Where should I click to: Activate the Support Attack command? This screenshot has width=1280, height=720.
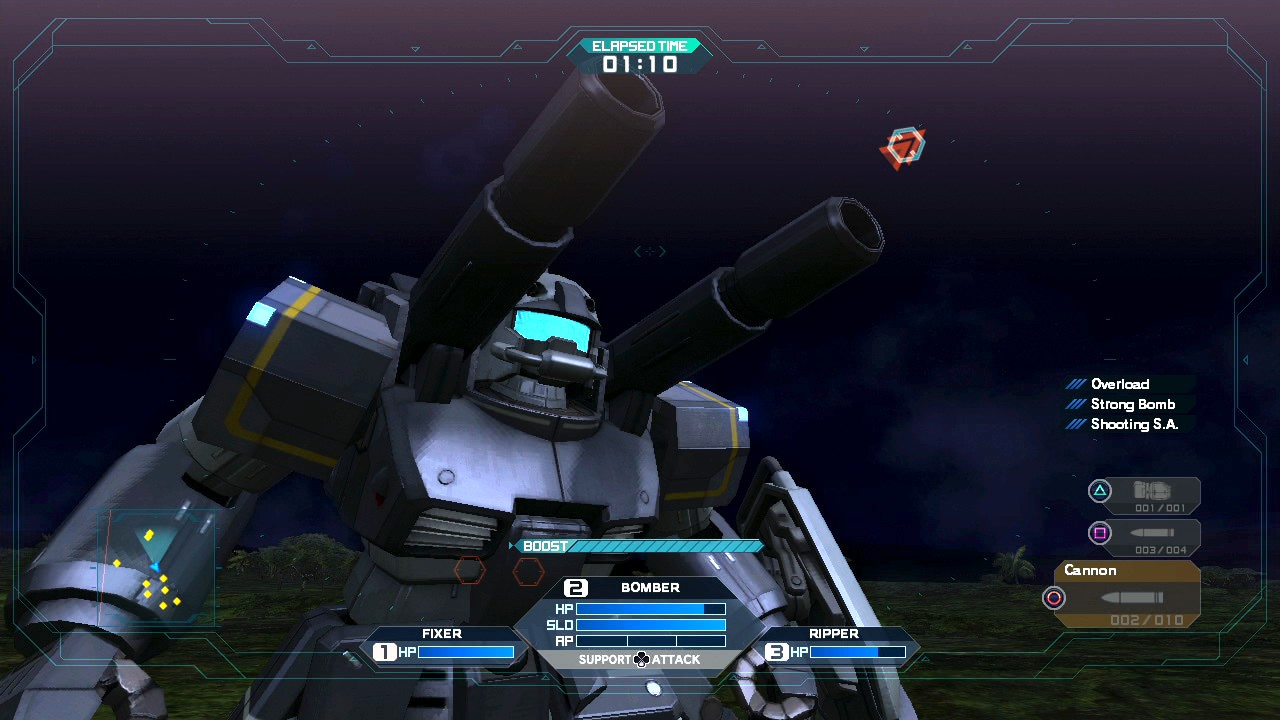(x=641, y=660)
